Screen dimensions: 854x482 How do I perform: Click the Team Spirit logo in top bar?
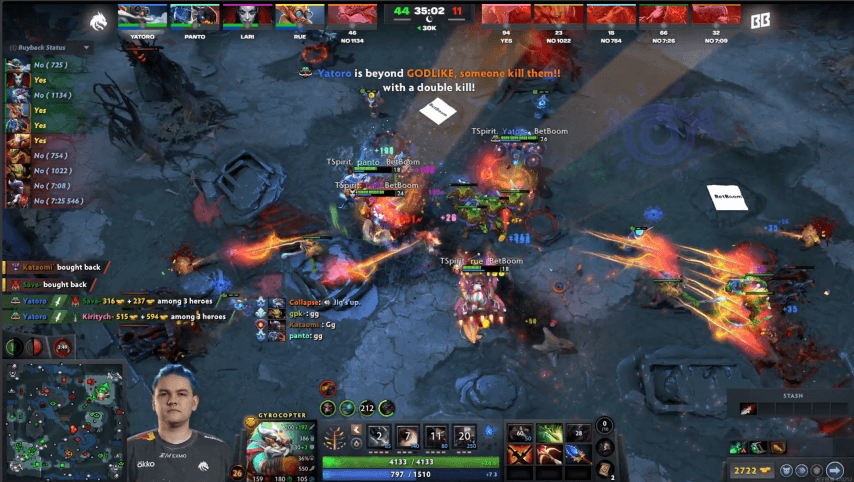pos(97,17)
